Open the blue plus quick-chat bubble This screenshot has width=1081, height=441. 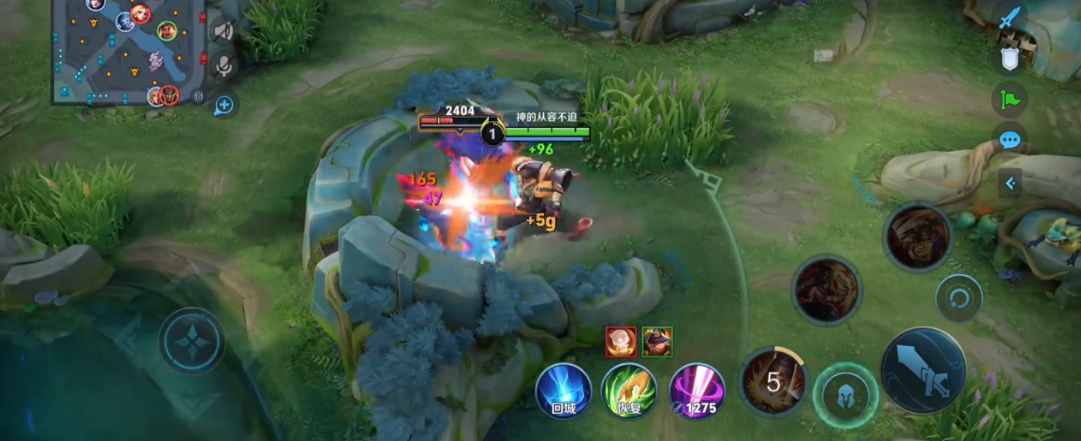pos(224,104)
